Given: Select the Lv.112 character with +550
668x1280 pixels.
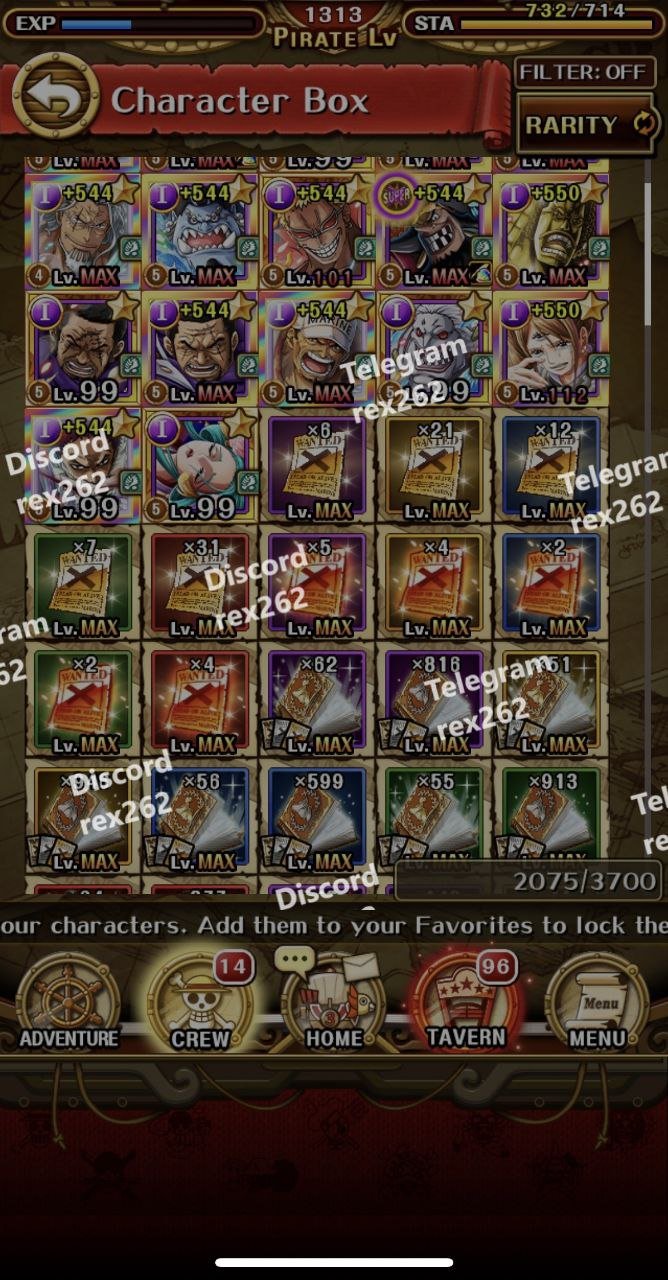Looking at the screenshot, I should (552, 349).
